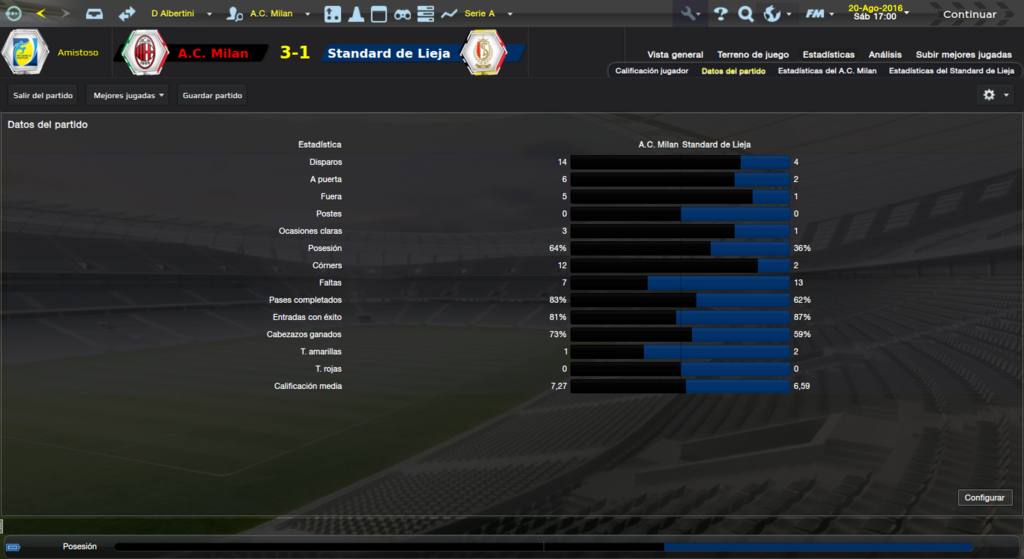
Task: Save the match with Guardar partido
Action: (x=212, y=95)
